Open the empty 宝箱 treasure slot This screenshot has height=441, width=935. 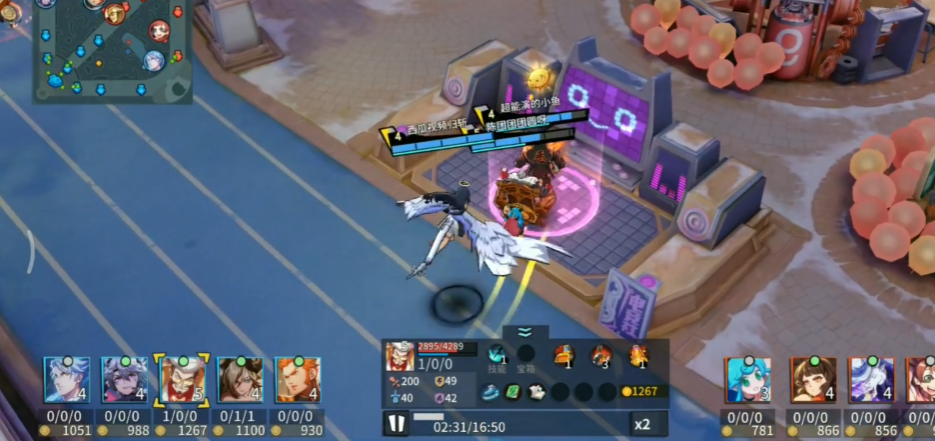point(525,353)
